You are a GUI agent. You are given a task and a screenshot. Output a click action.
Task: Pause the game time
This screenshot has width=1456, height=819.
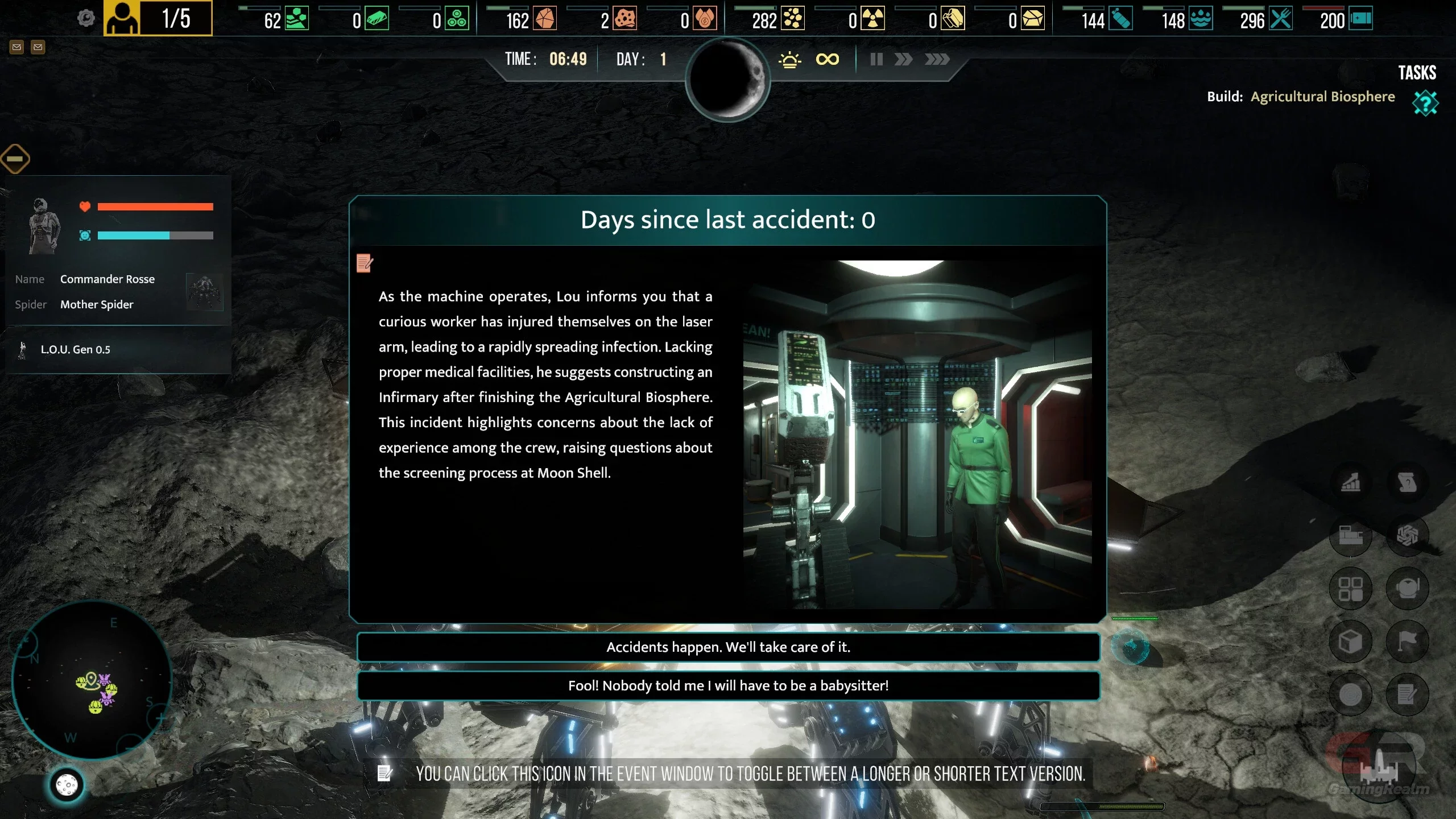pyautogui.click(x=876, y=59)
